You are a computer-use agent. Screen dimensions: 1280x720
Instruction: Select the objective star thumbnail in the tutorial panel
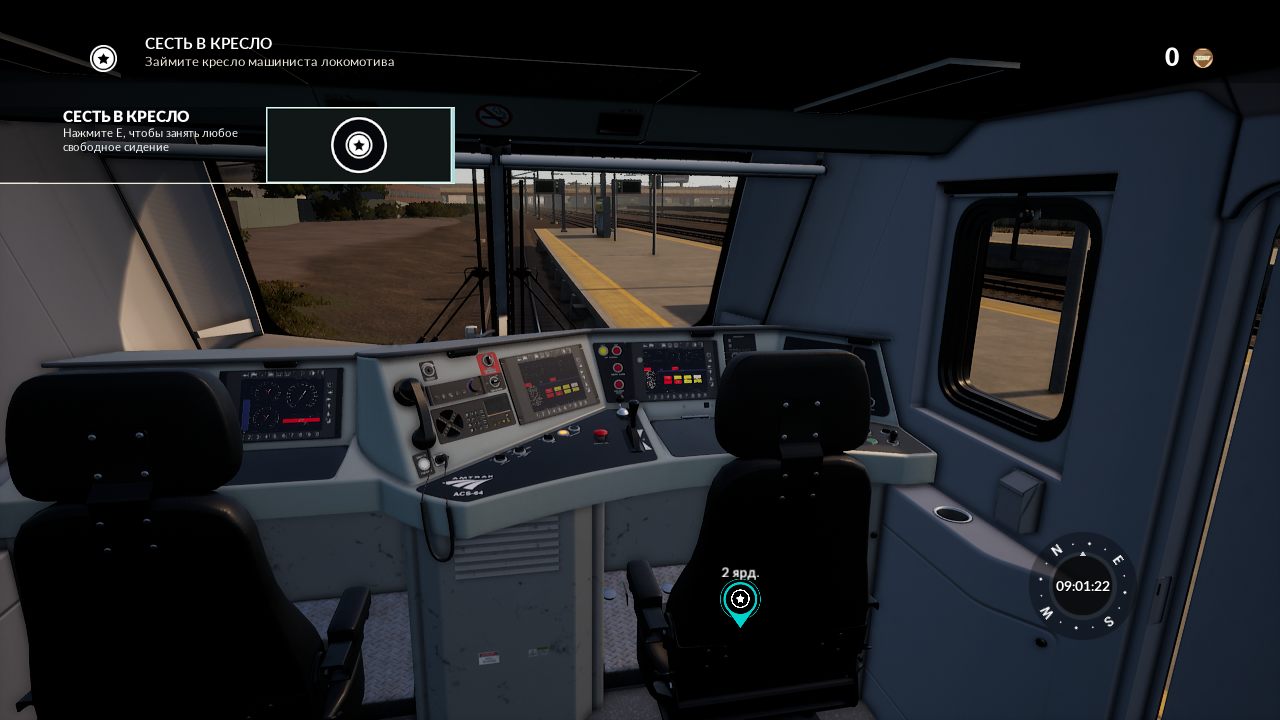[359, 145]
